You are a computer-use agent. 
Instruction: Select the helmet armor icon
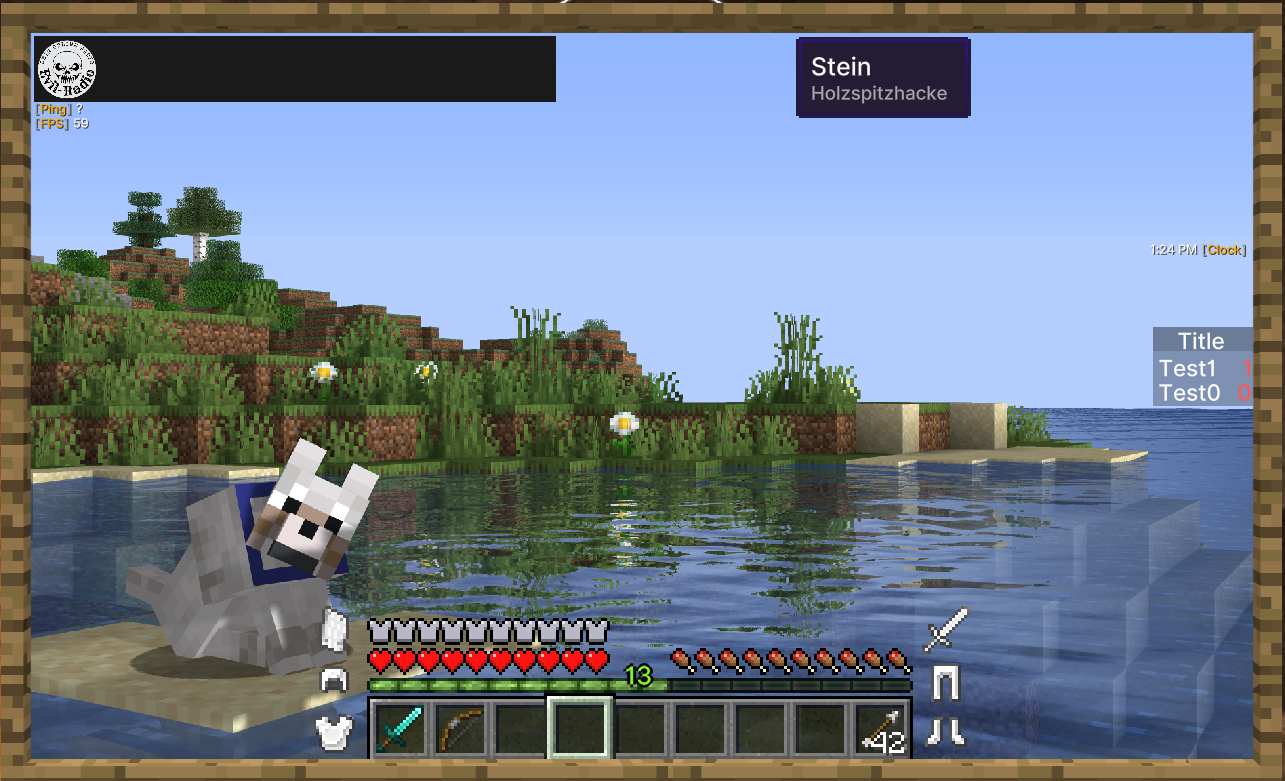pos(333,681)
